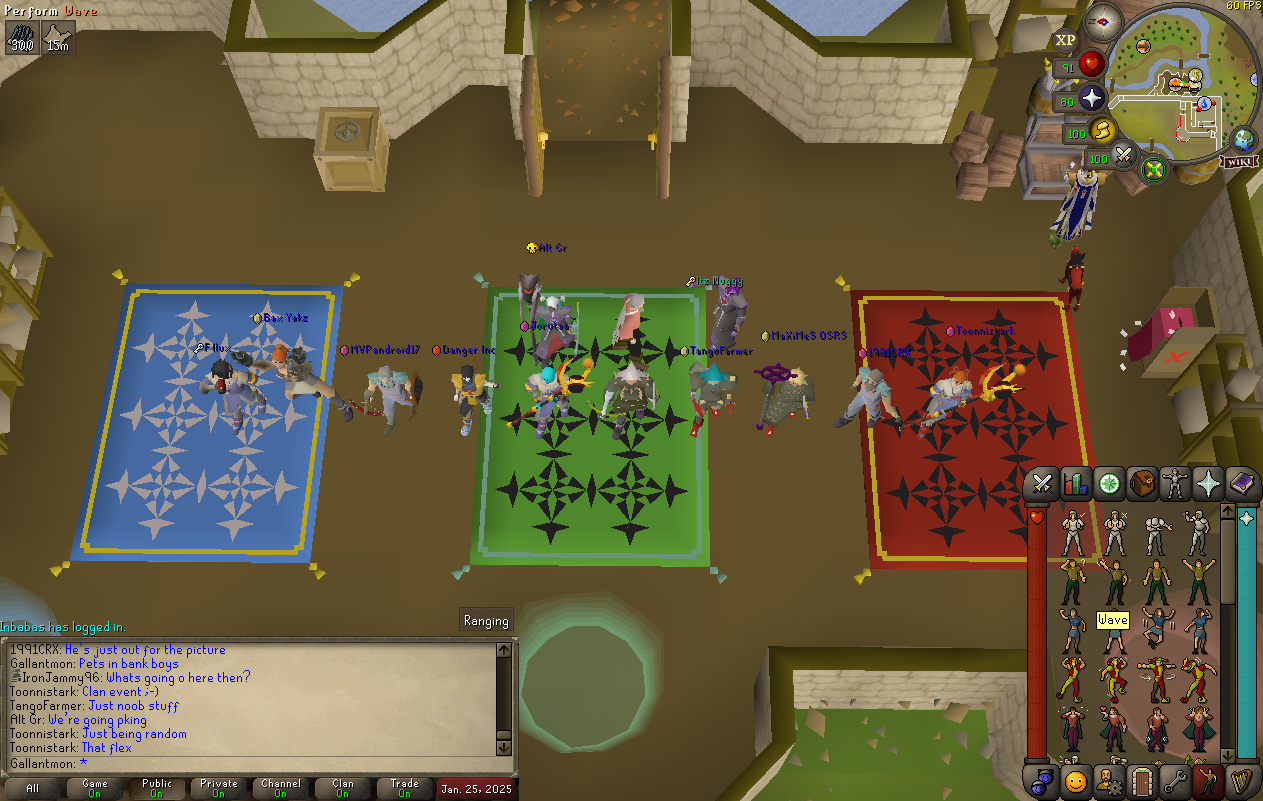Select the Clan chat filter tab
The width and height of the screenshot is (1263, 801).
pyautogui.click(x=343, y=788)
